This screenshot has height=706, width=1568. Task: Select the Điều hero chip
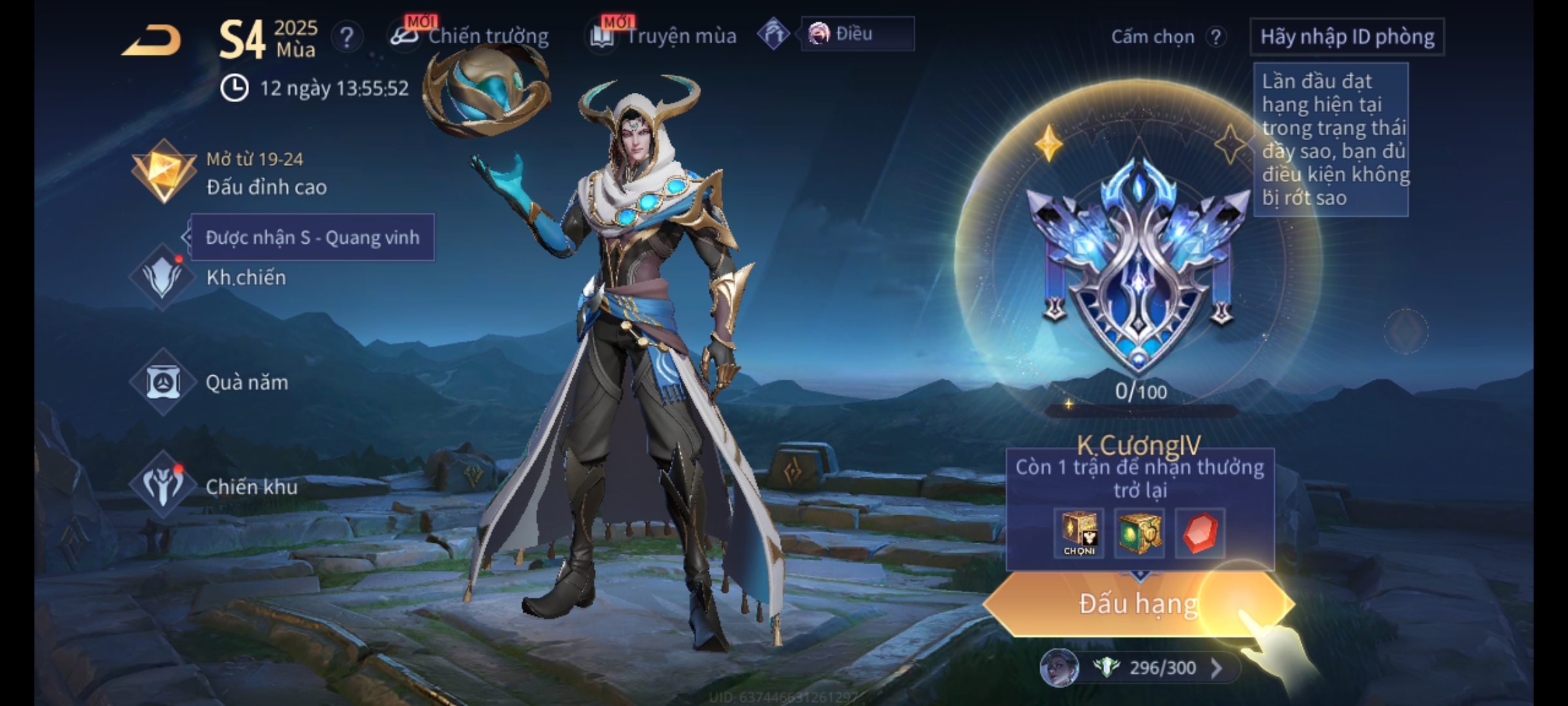856,34
